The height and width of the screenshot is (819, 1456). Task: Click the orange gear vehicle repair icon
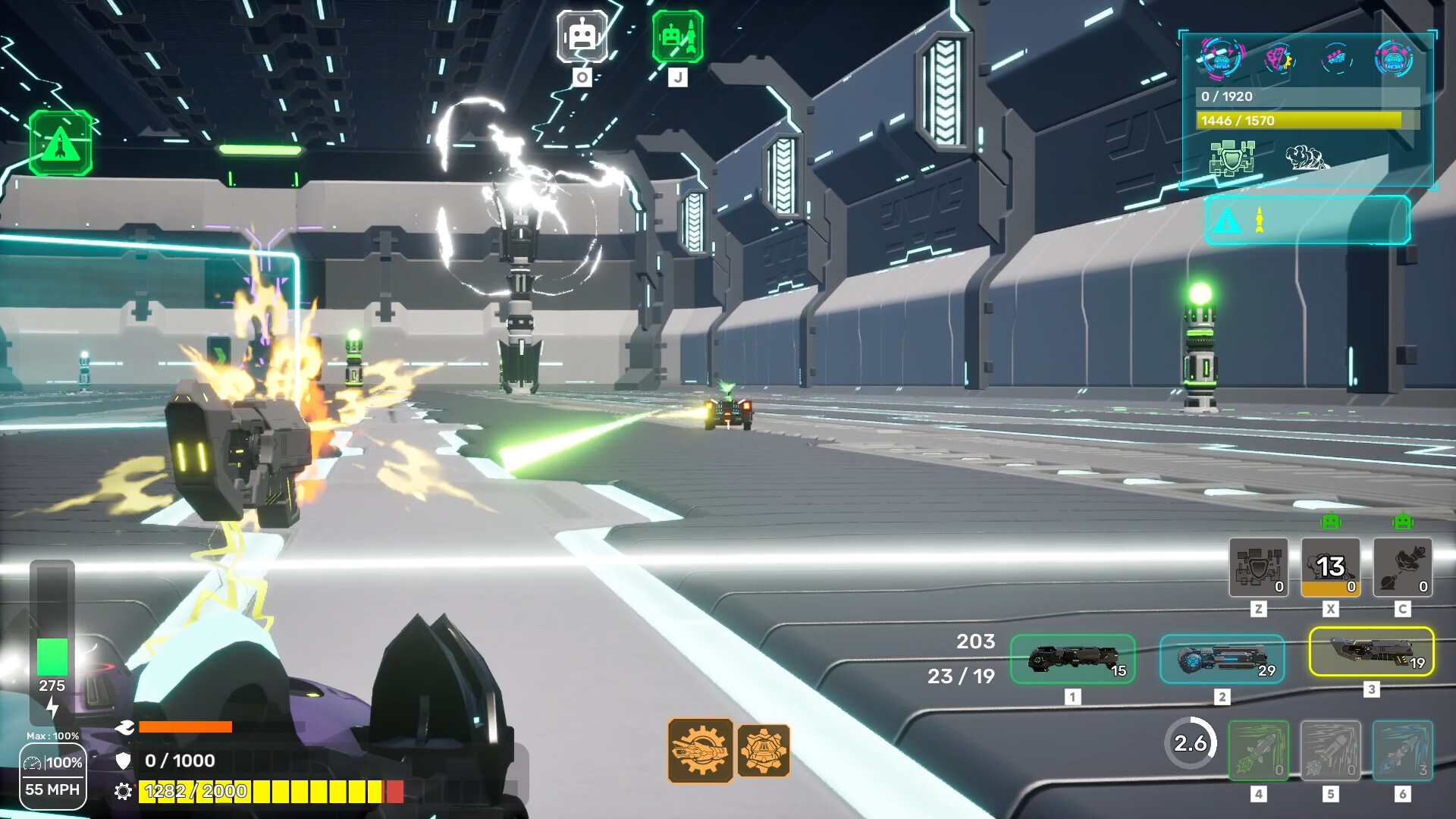click(x=700, y=750)
